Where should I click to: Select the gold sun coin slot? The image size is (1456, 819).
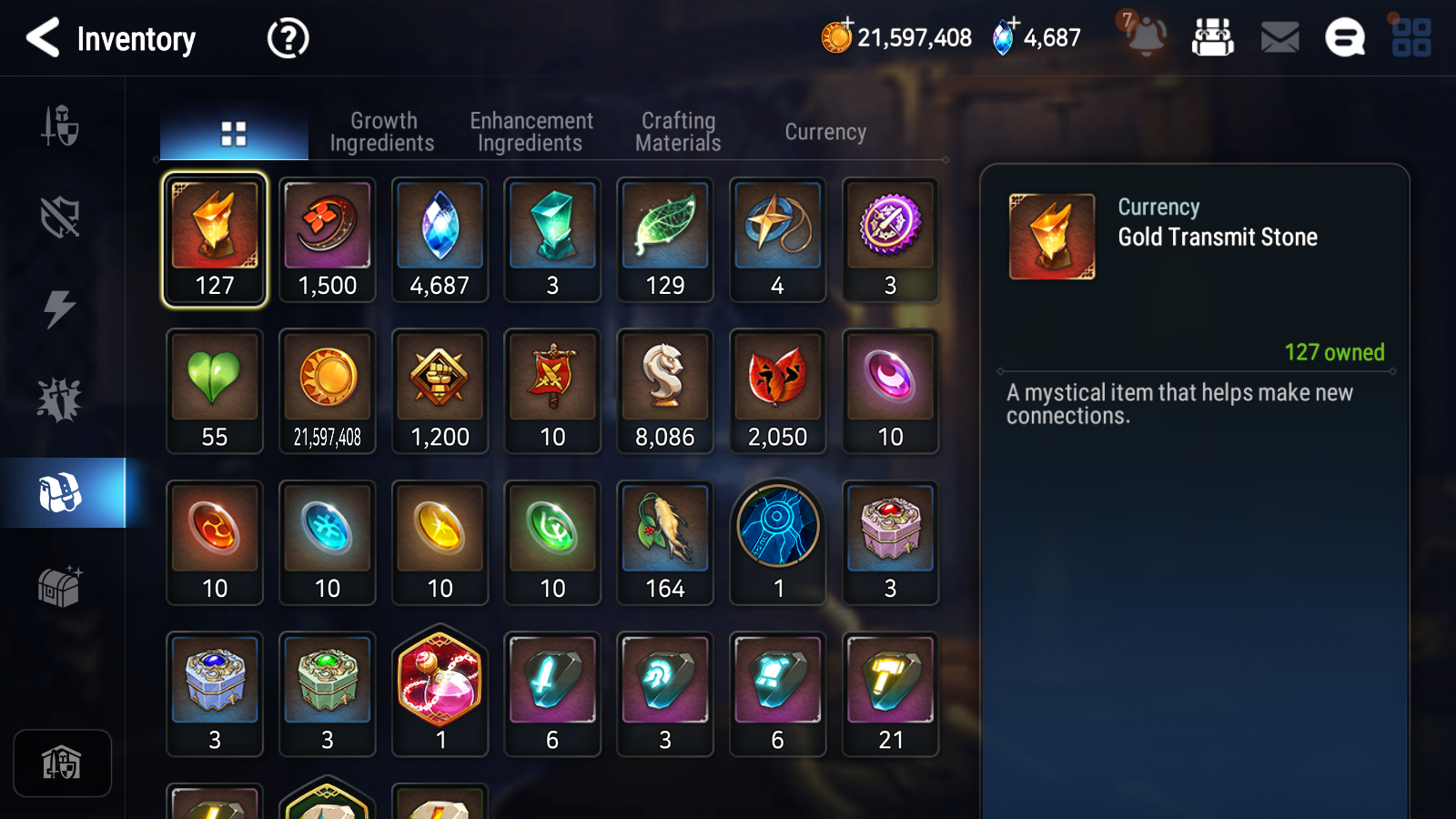pos(328,390)
